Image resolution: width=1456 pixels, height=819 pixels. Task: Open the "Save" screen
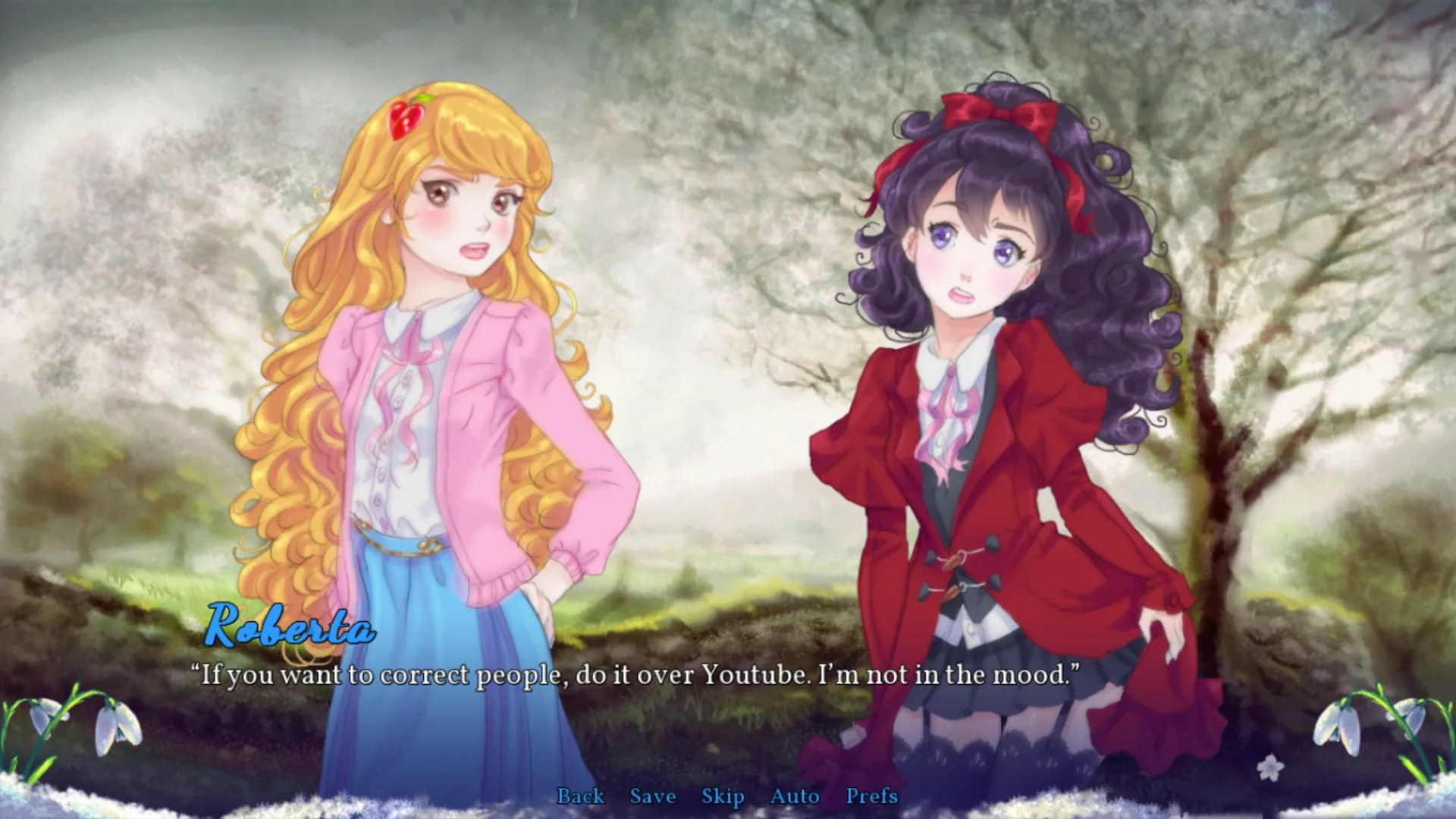pyautogui.click(x=651, y=796)
